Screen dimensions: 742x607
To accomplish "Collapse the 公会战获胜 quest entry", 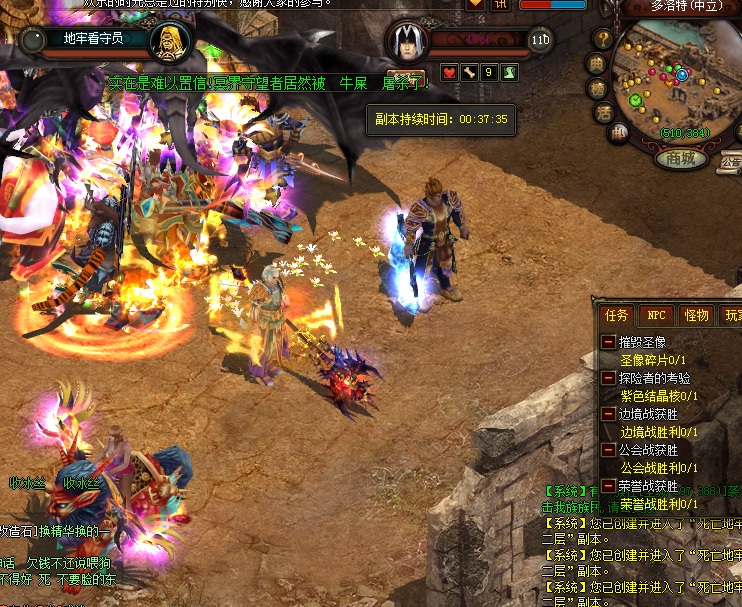I will (608, 450).
